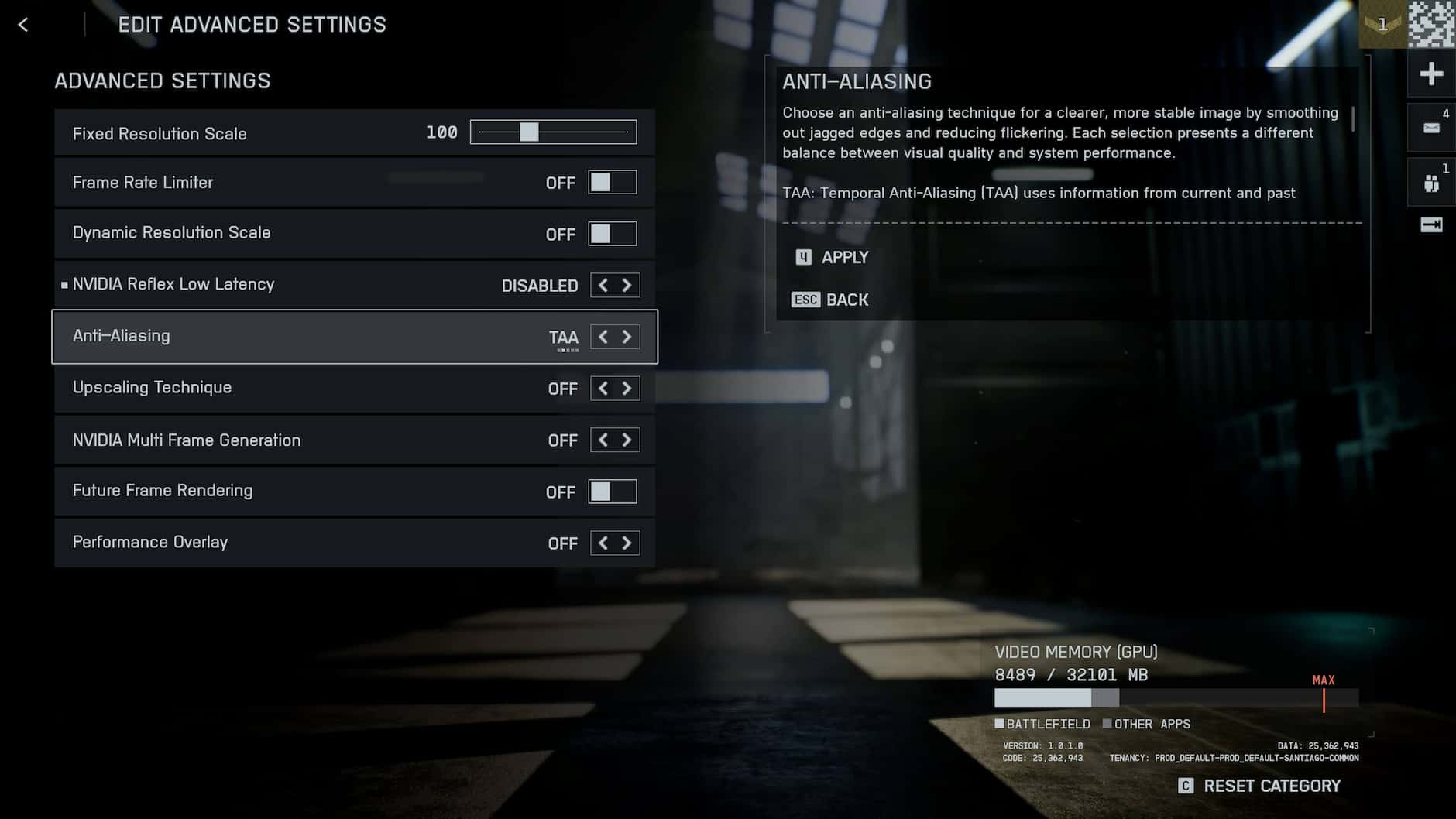Go back using the top-left arrow
The width and height of the screenshot is (1456, 819).
tap(23, 25)
